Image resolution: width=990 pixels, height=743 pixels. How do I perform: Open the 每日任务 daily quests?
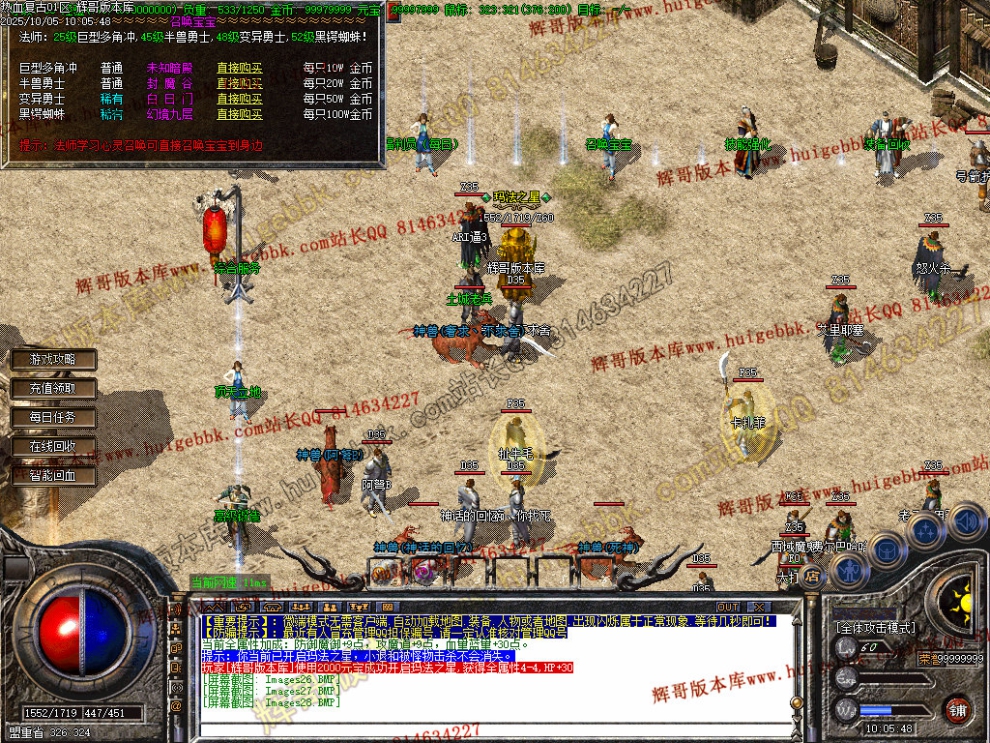point(53,417)
